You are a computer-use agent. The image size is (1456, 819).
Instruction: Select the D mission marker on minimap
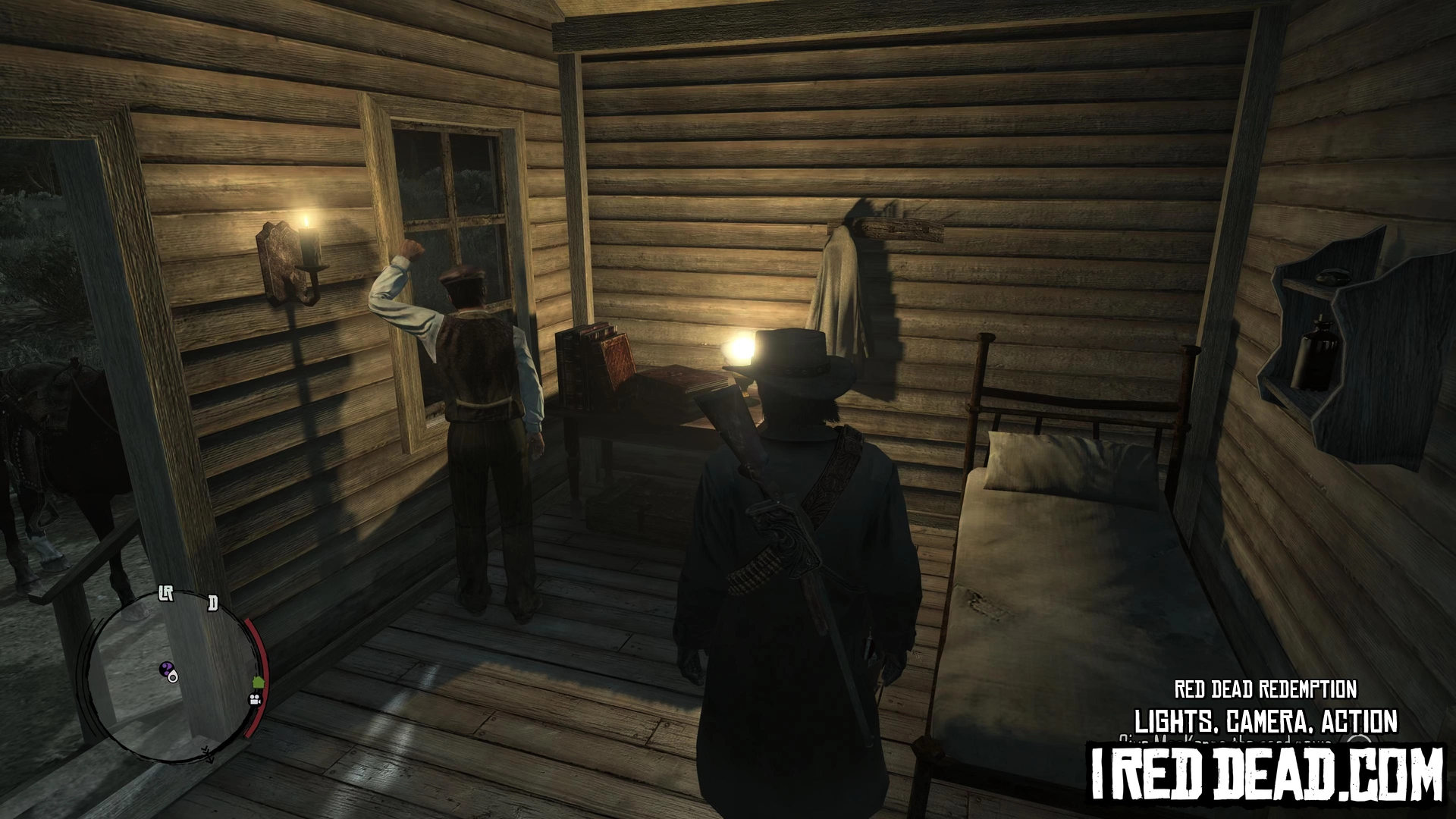point(213,604)
